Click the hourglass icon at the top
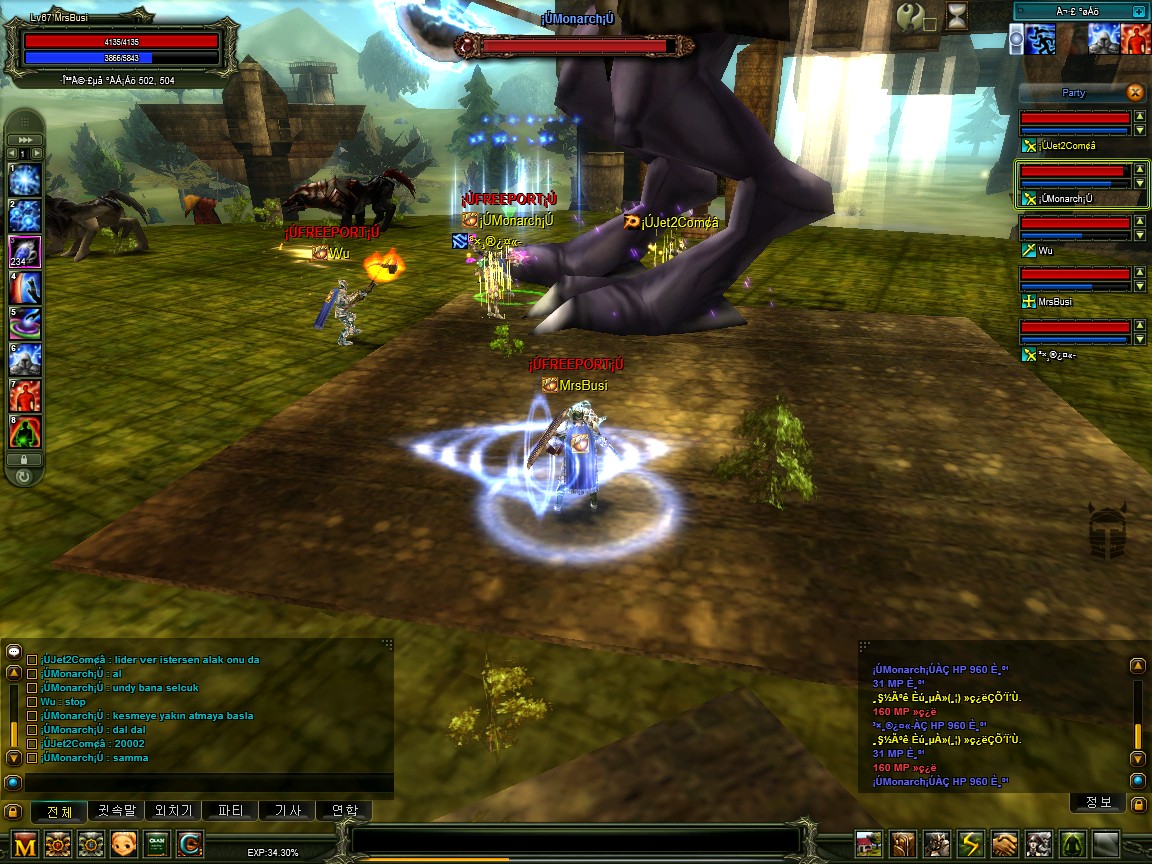The height and width of the screenshot is (864, 1152). tap(957, 15)
